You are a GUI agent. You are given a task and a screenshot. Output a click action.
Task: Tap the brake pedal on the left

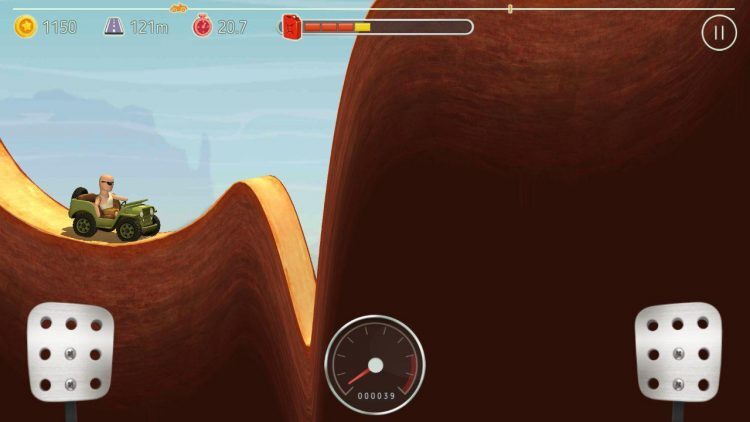click(x=70, y=353)
